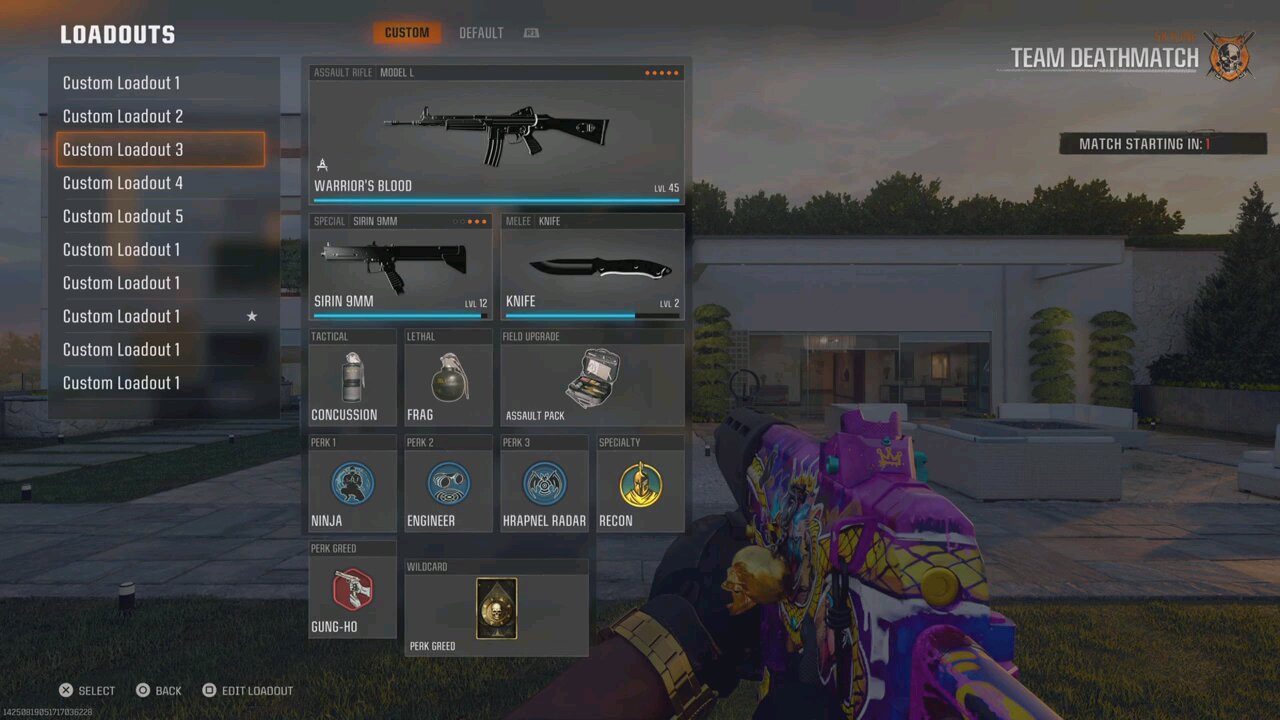Screen dimensions: 1280x720
Task: Select the Perk Greed wildcard slot
Action: coord(496,609)
